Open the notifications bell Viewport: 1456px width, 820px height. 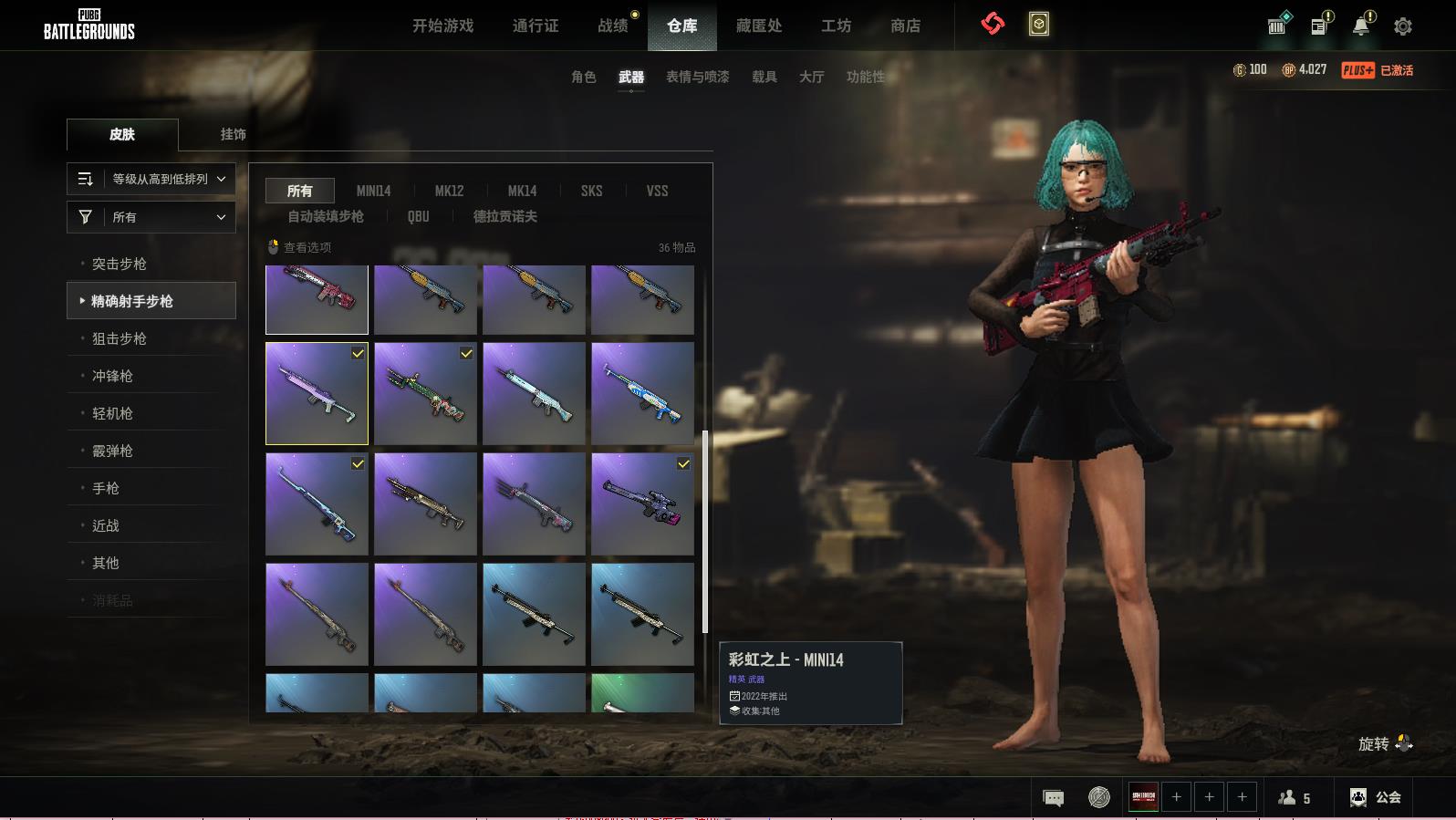coord(1361,26)
